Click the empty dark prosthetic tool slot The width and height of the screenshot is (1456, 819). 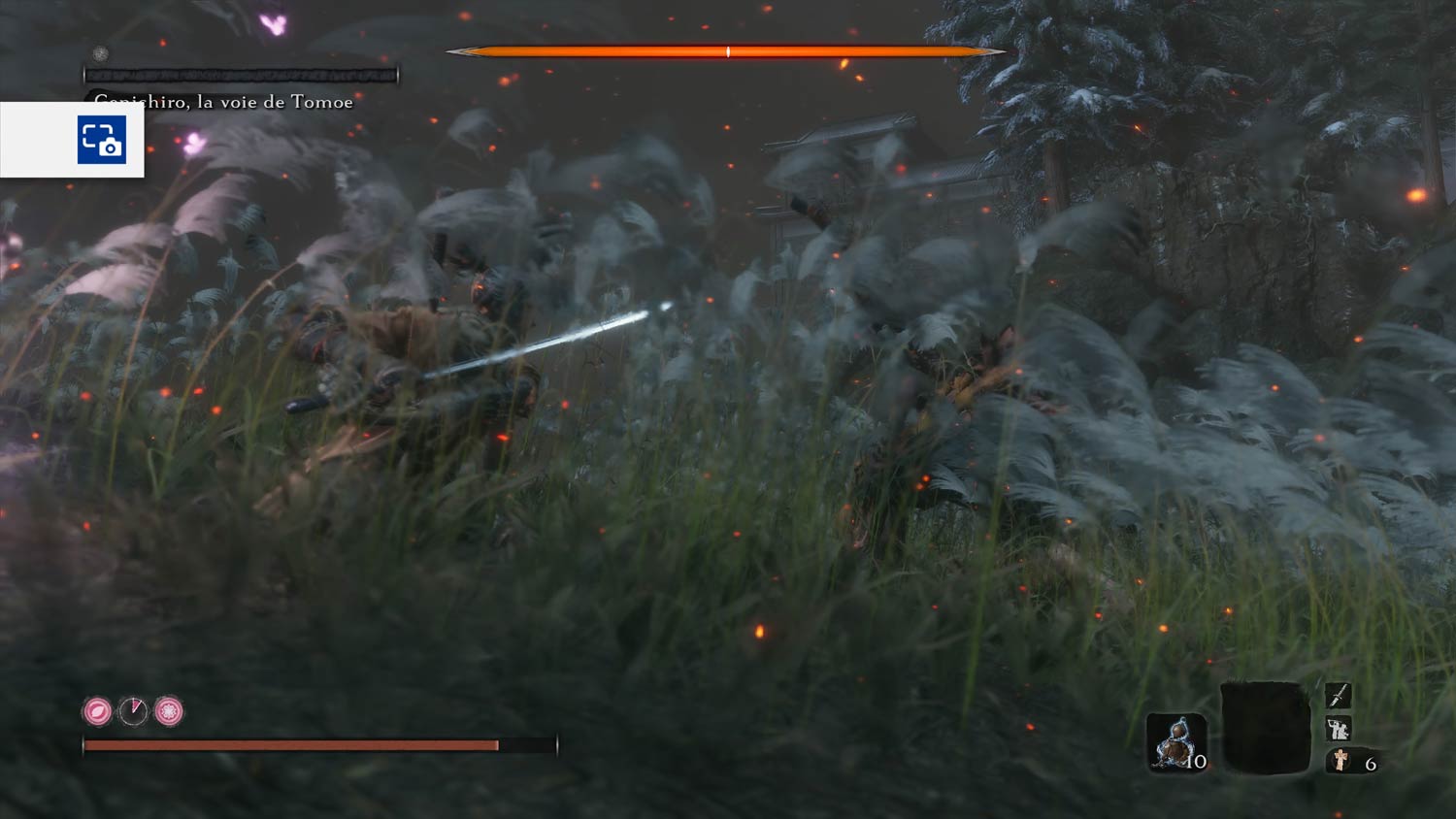pyautogui.click(x=1266, y=728)
